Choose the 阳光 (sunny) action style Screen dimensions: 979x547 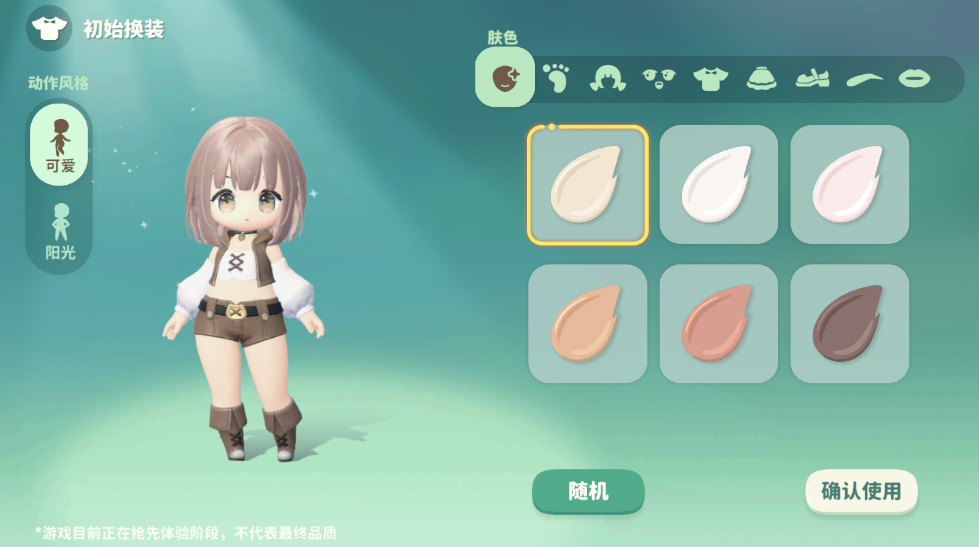point(60,232)
